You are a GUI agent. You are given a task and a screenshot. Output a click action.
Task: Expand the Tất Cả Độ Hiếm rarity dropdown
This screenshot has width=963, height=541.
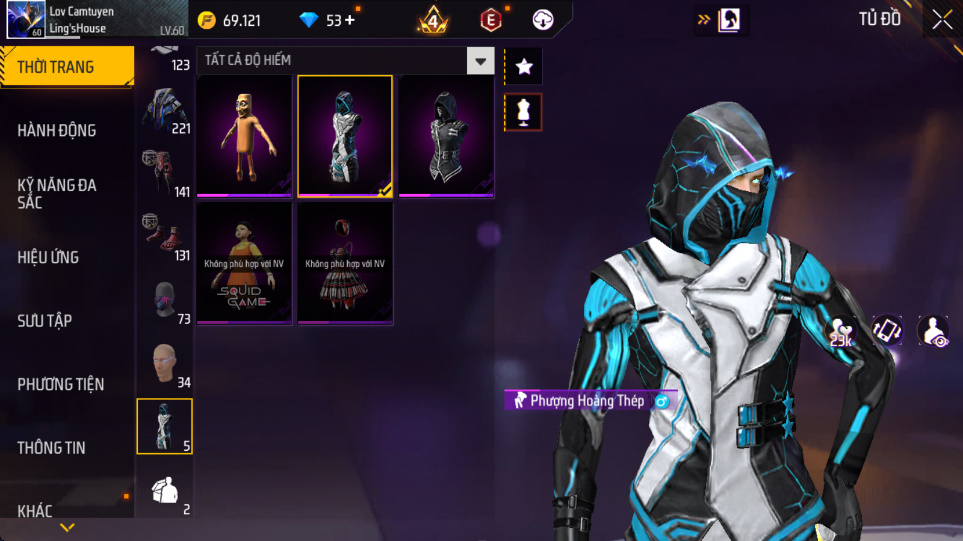point(481,61)
